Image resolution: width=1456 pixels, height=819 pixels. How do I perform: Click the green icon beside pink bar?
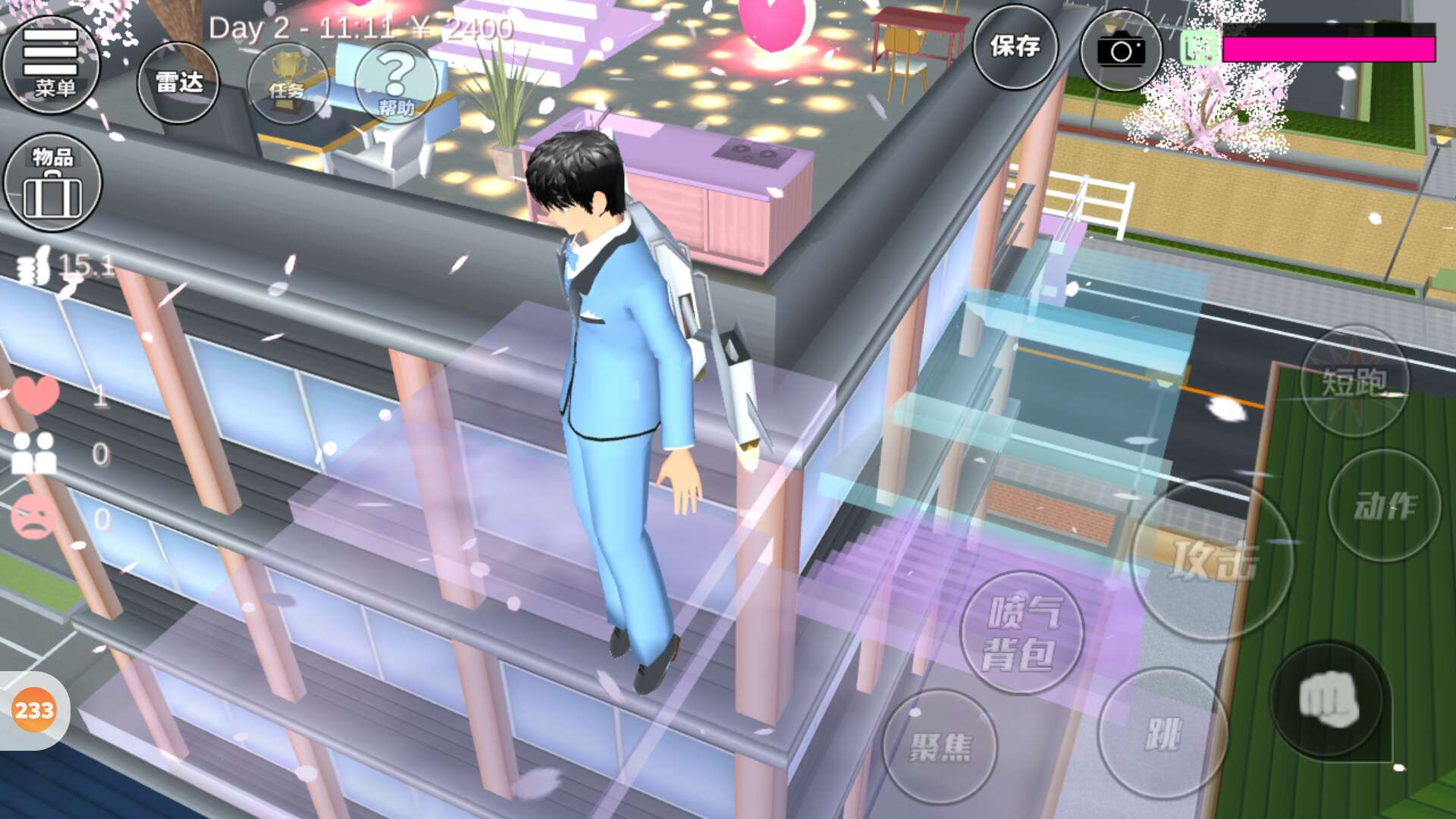pos(1199,49)
